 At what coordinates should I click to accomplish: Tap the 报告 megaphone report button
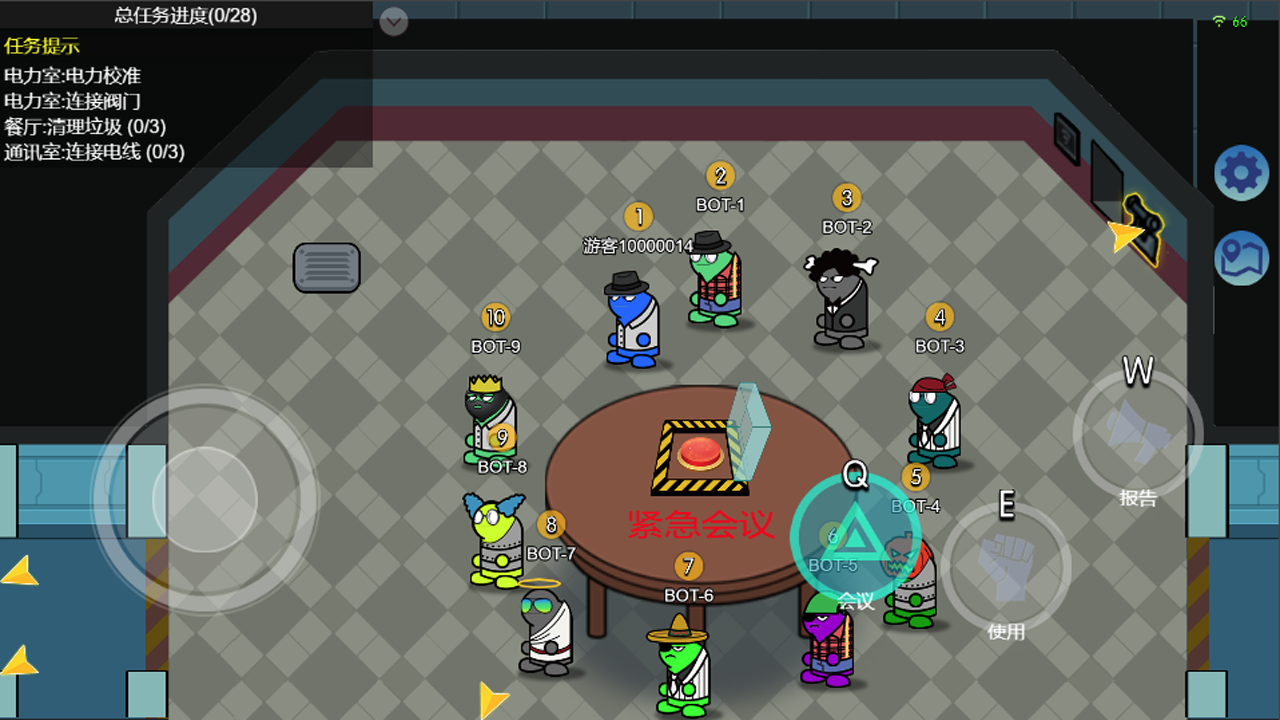[x=1137, y=433]
